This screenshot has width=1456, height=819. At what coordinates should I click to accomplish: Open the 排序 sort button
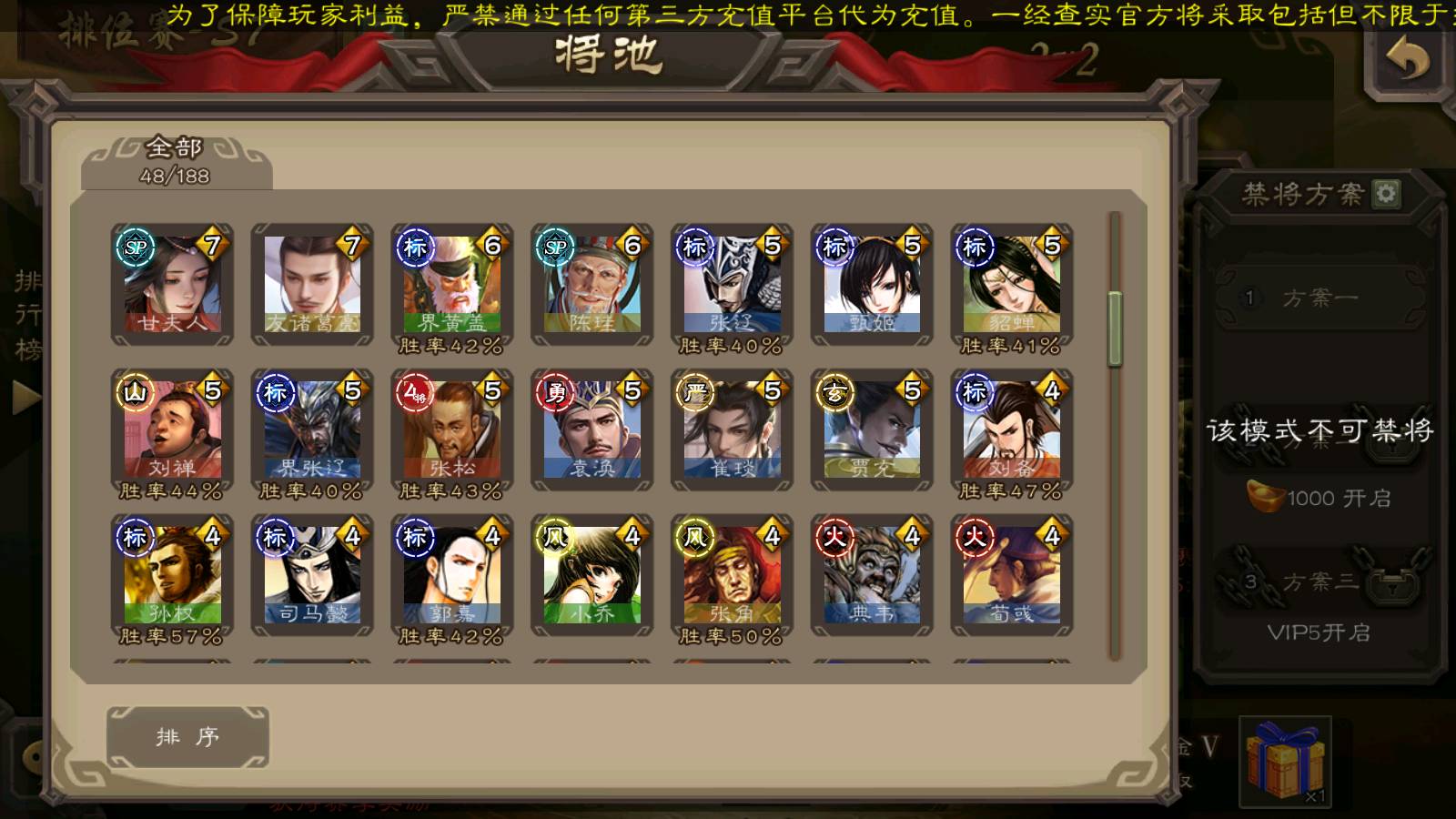pyautogui.click(x=187, y=736)
